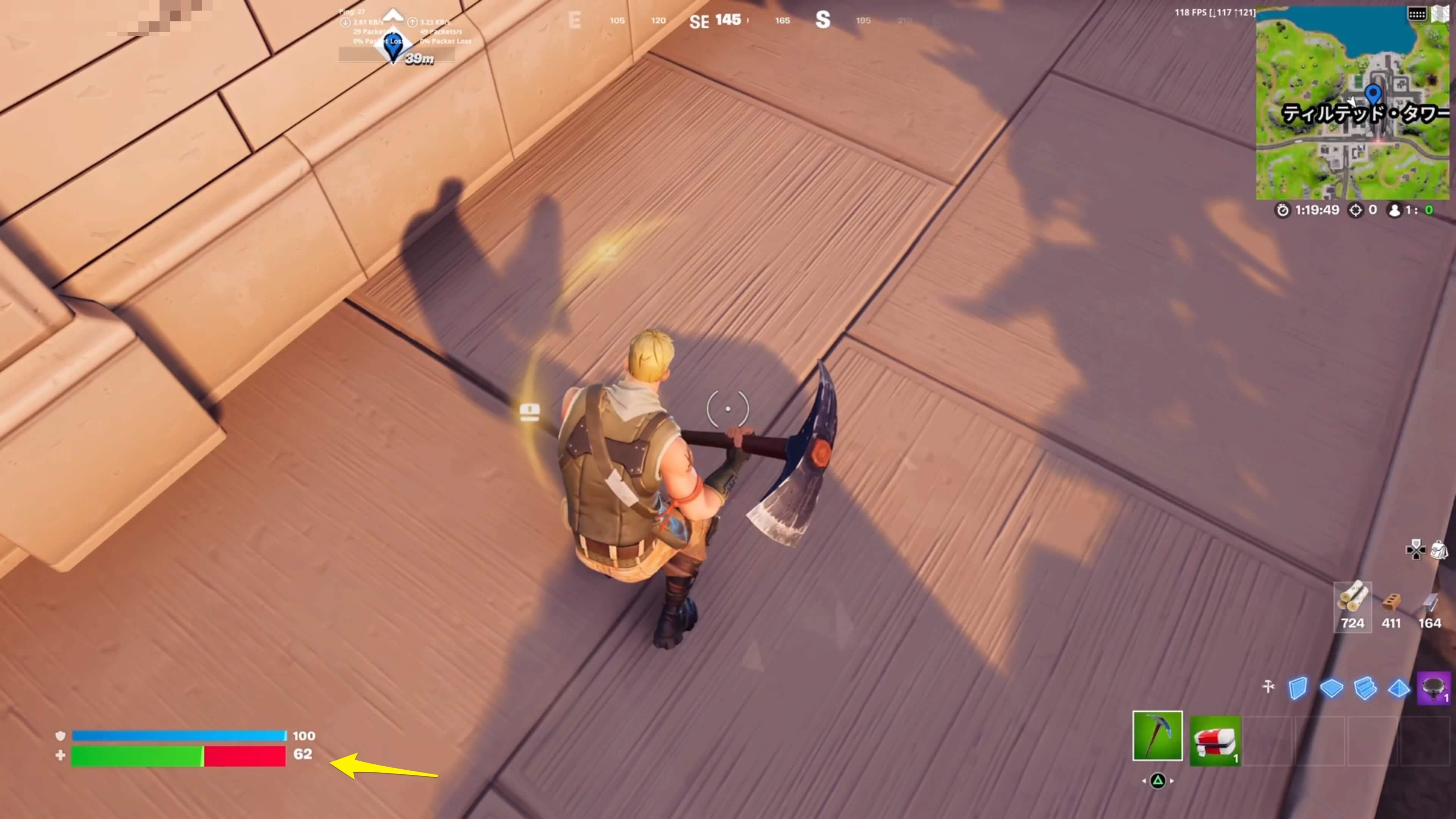Select the stairs building piece
The image size is (1456, 819).
[x=1365, y=688]
